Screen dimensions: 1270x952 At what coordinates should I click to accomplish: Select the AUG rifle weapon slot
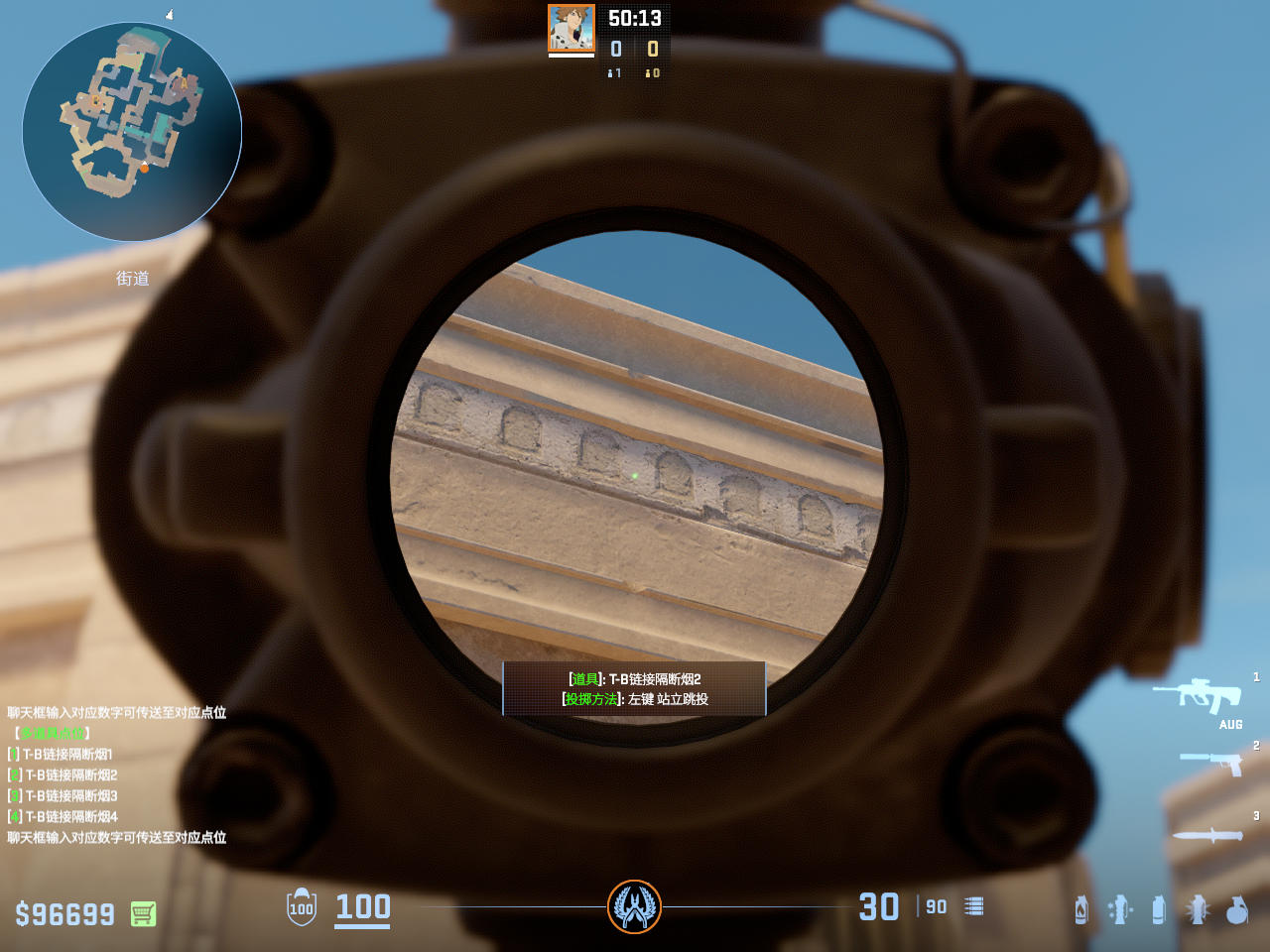tap(1199, 695)
